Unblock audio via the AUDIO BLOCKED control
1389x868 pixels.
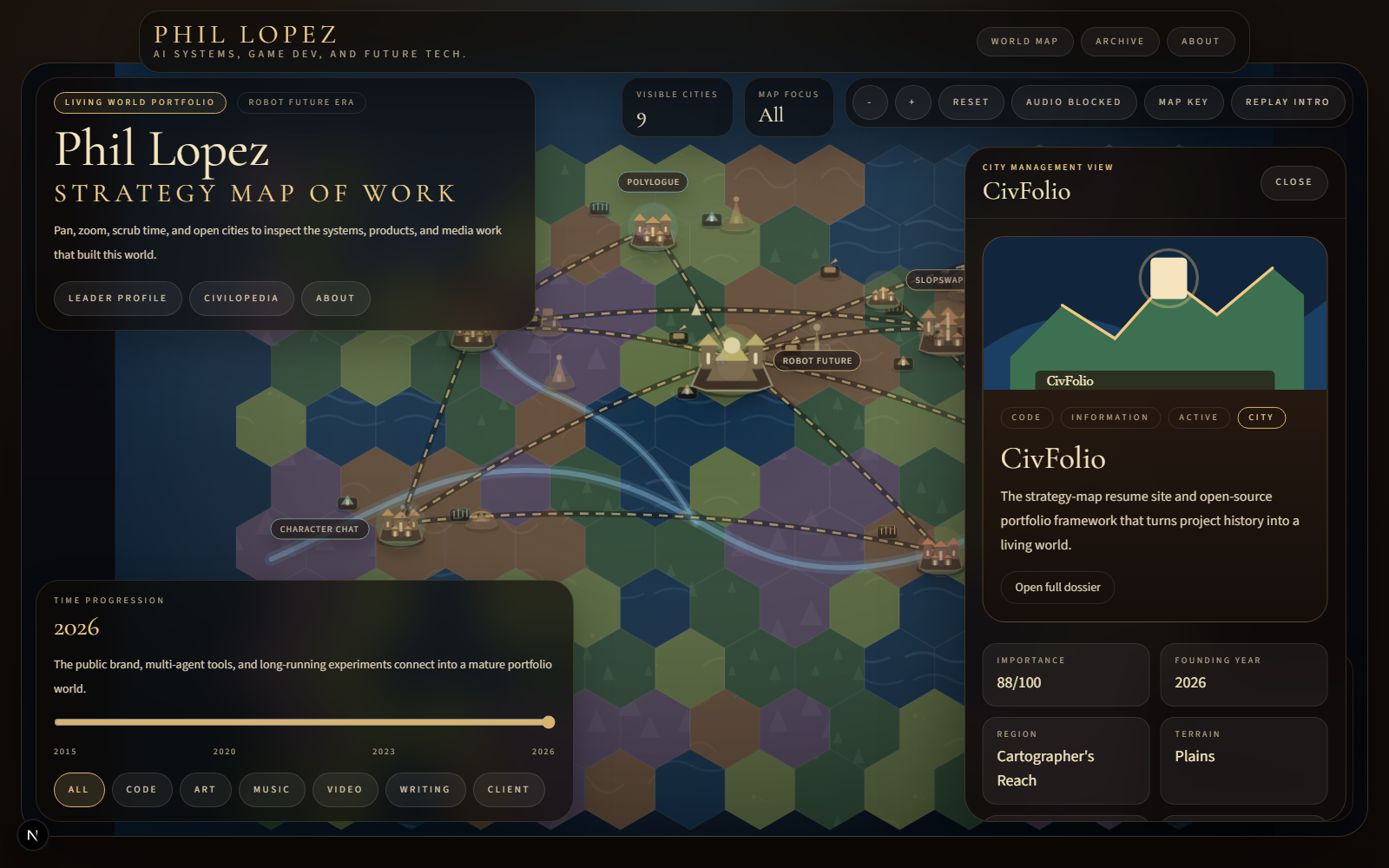tap(1074, 102)
